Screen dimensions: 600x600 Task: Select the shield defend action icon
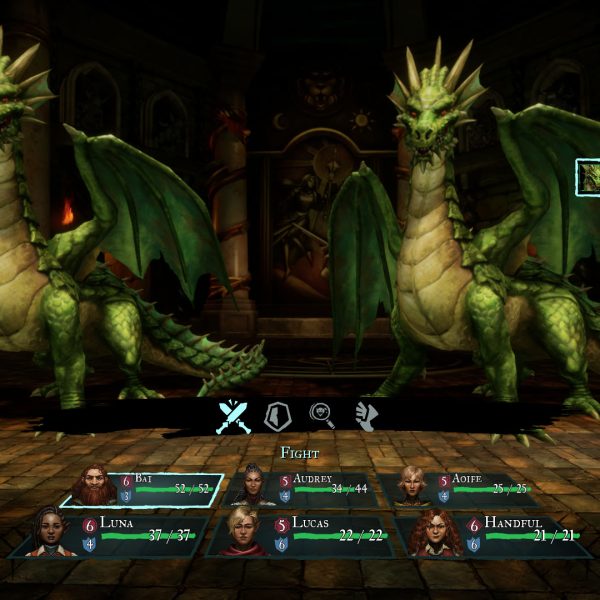point(277,416)
